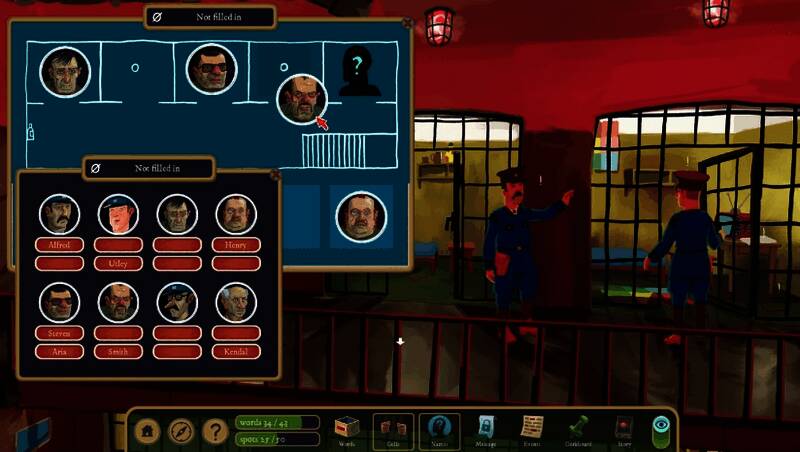Open the Events scroll item

point(532,429)
